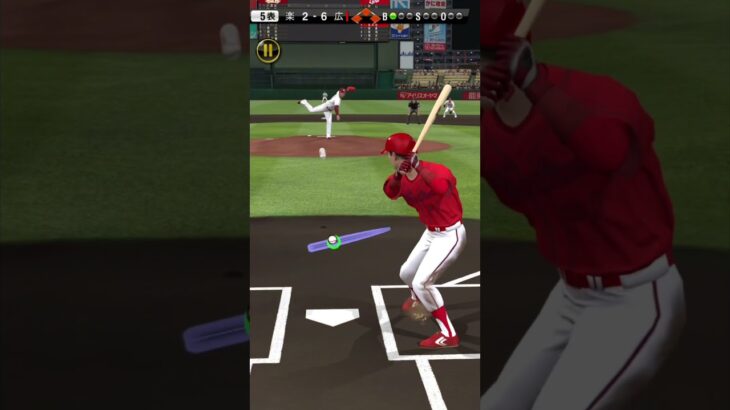Viewport: 730px width, 410px height.
Task: Pause the game with the yellow pause button
Action: click(x=268, y=50)
